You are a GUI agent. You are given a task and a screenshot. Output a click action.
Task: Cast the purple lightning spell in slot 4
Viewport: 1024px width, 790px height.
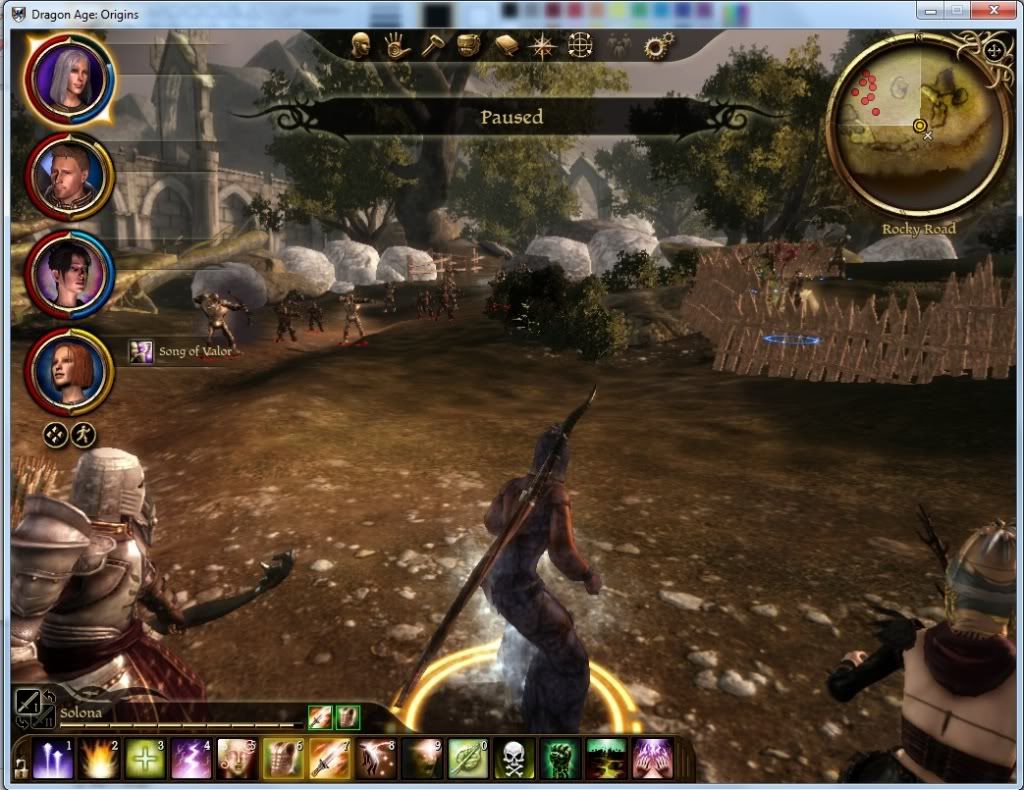tap(190, 760)
